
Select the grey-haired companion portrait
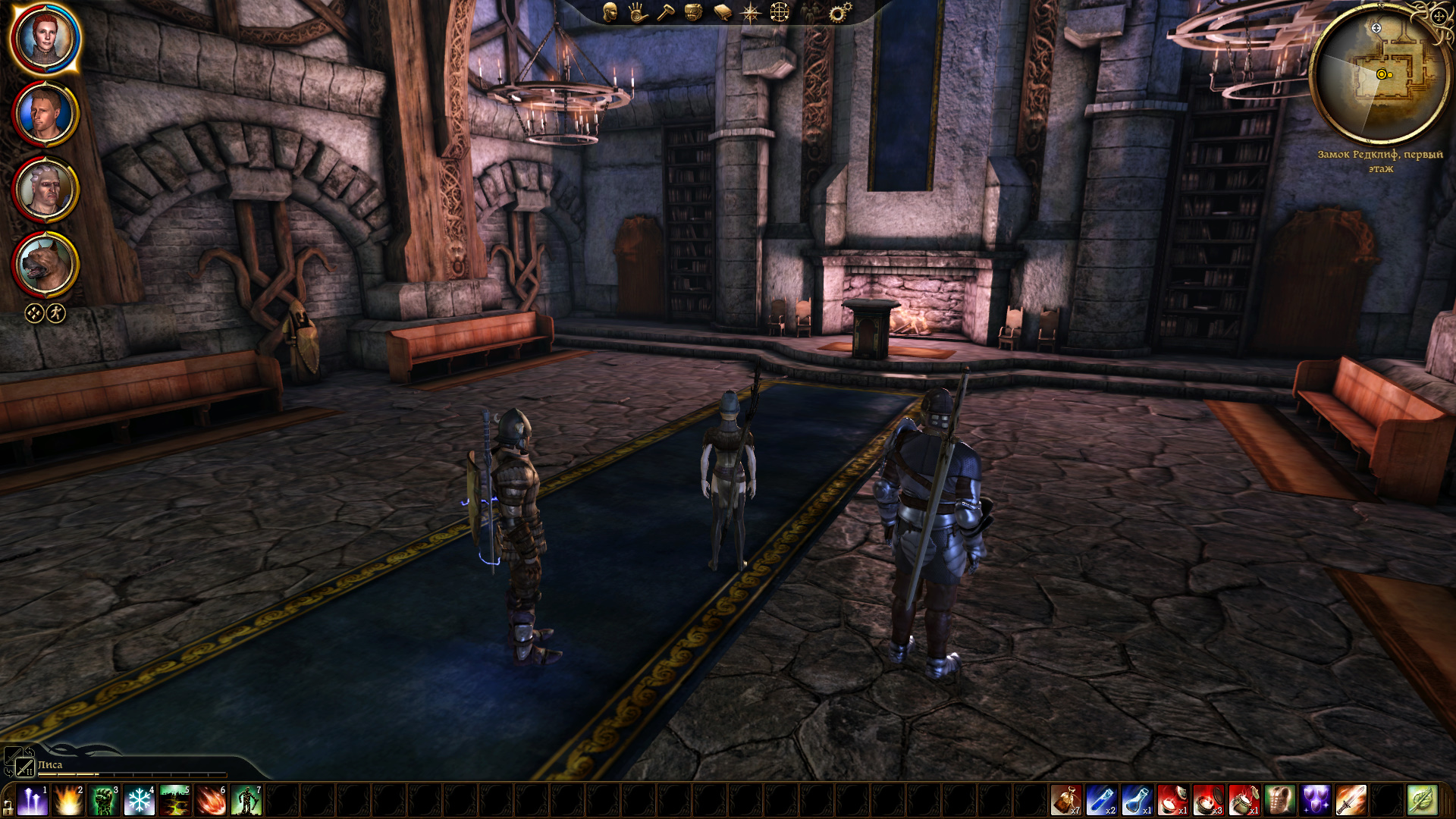[x=45, y=190]
